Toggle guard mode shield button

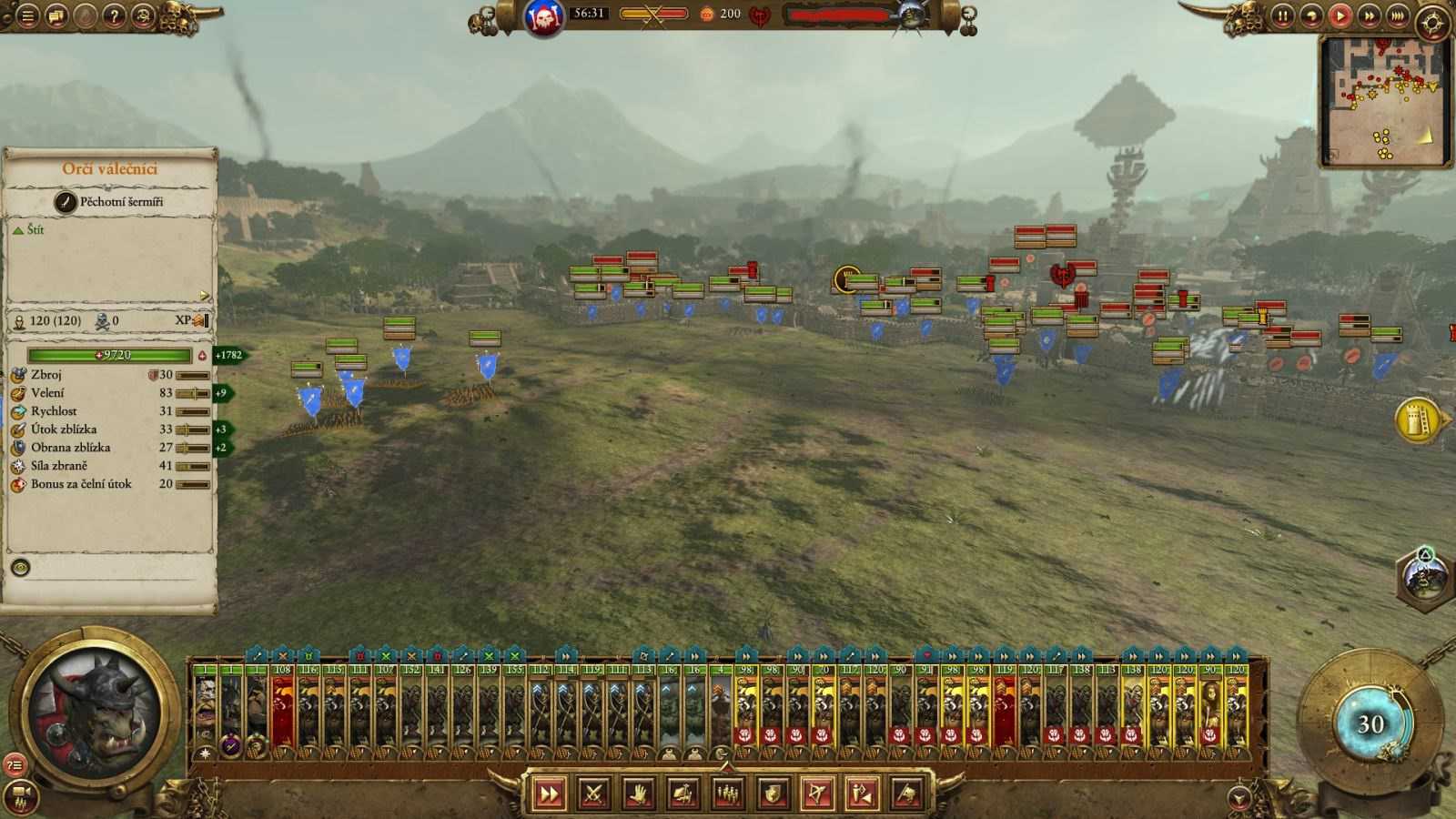pyautogui.click(x=773, y=794)
